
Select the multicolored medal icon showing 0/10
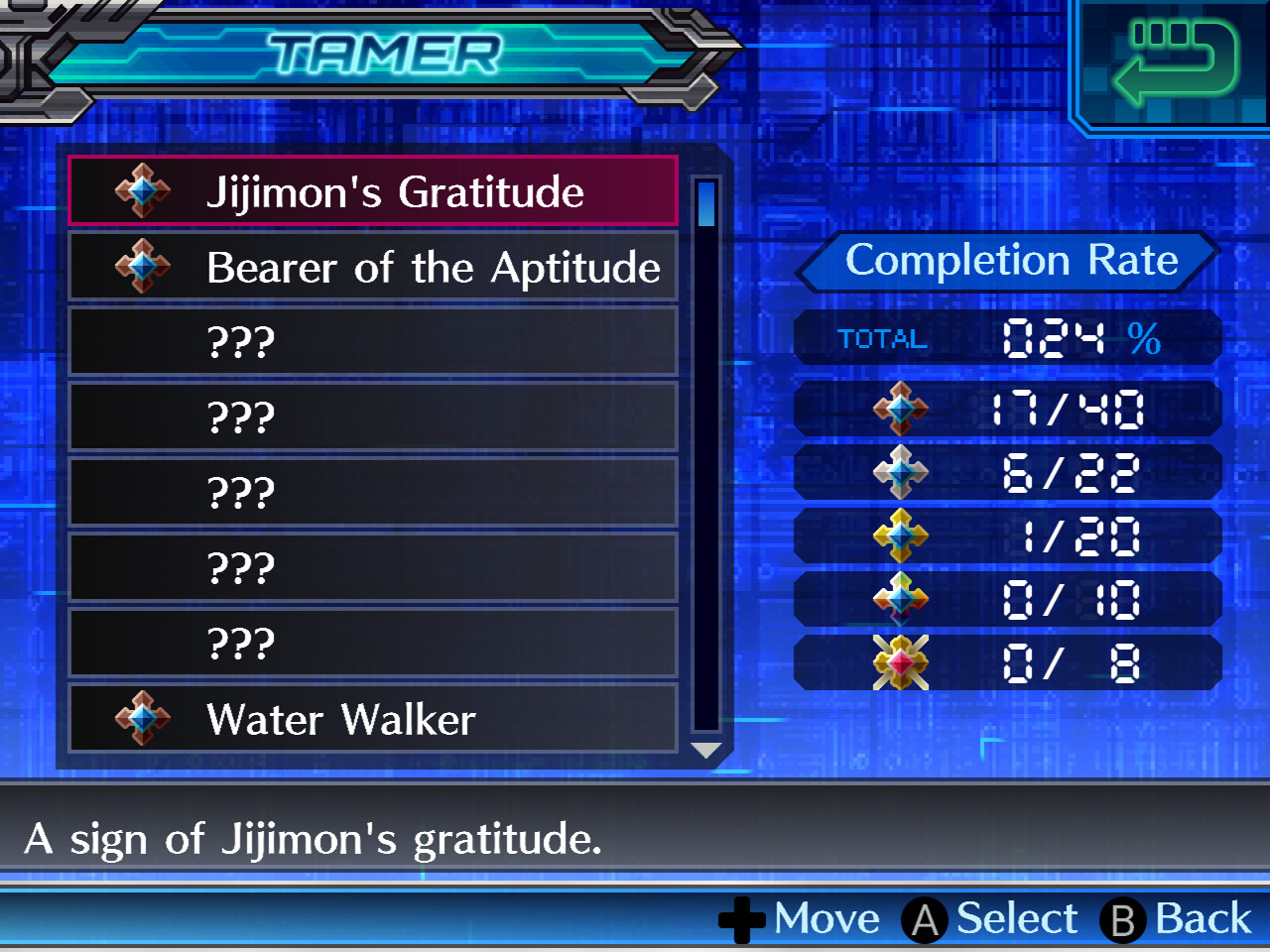pos(901,599)
